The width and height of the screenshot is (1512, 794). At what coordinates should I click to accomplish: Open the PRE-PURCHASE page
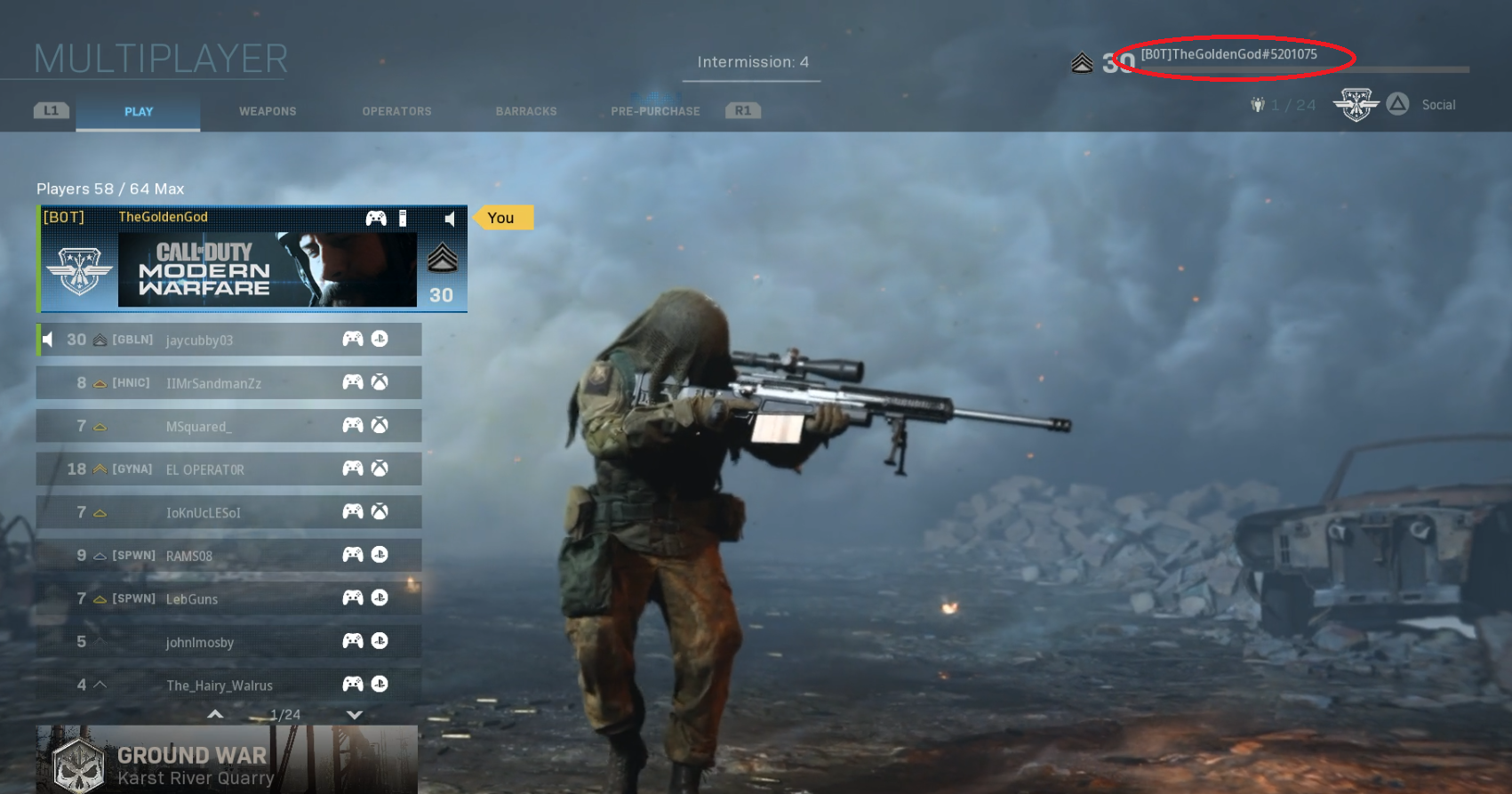[x=654, y=111]
